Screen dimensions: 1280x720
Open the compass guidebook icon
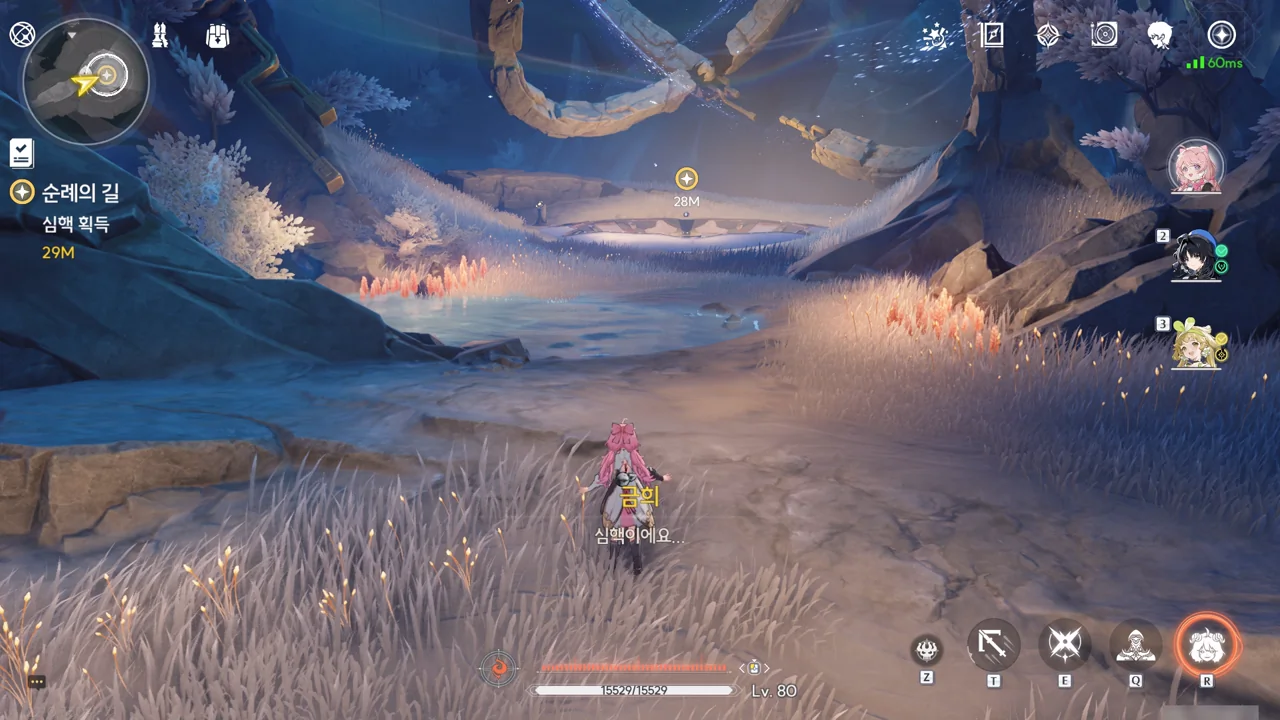coord(991,36)
